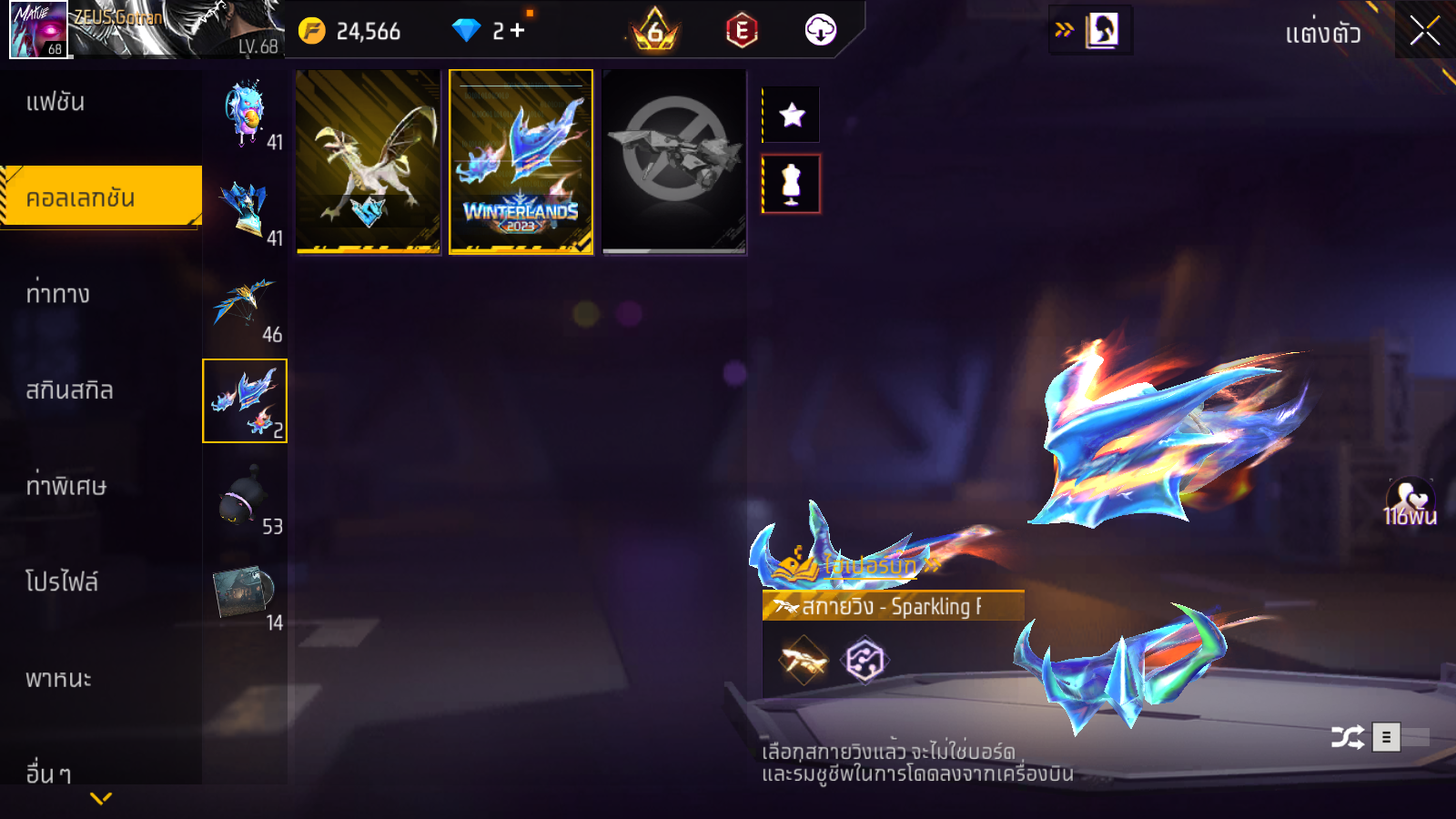Add diamonds with the plus button
This screenshot has width=1456, height=819.
pyautogui.click(x=518, y=31)
